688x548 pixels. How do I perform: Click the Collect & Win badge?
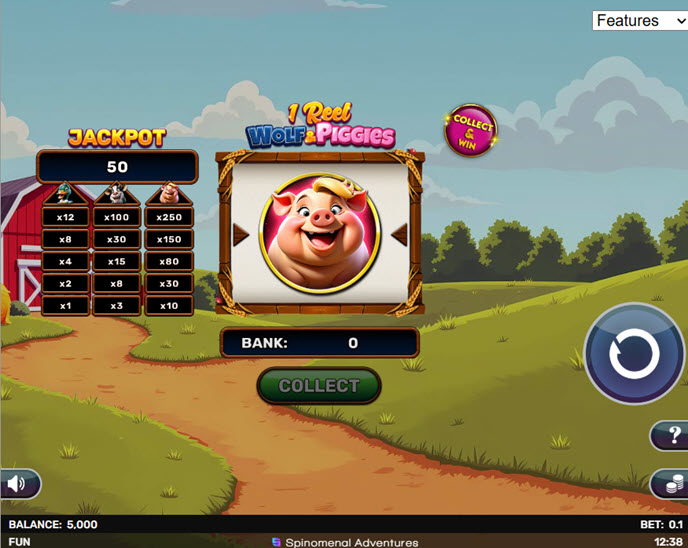point(472,130)
